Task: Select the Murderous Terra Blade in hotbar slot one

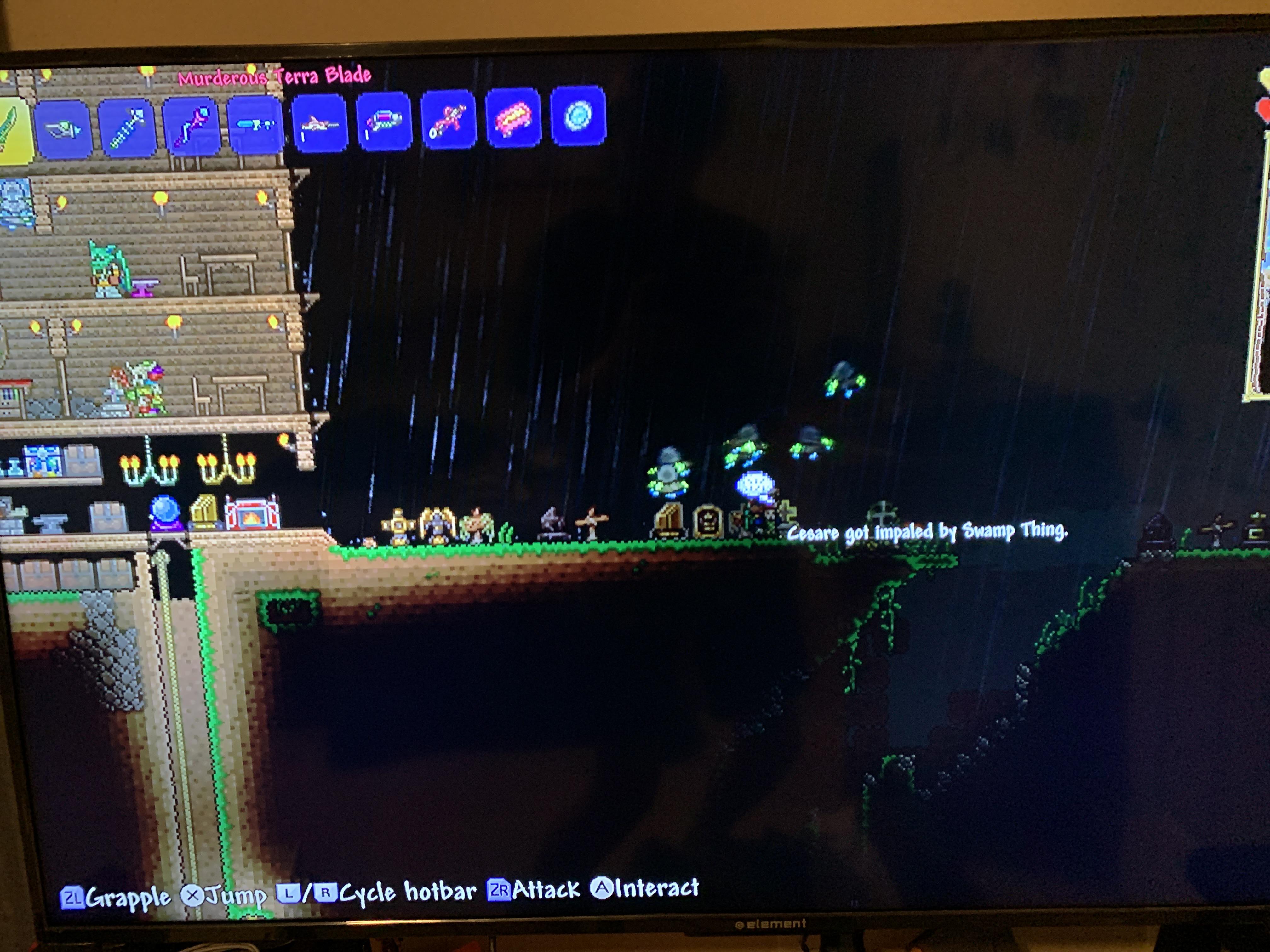Action: pos(11,126)
